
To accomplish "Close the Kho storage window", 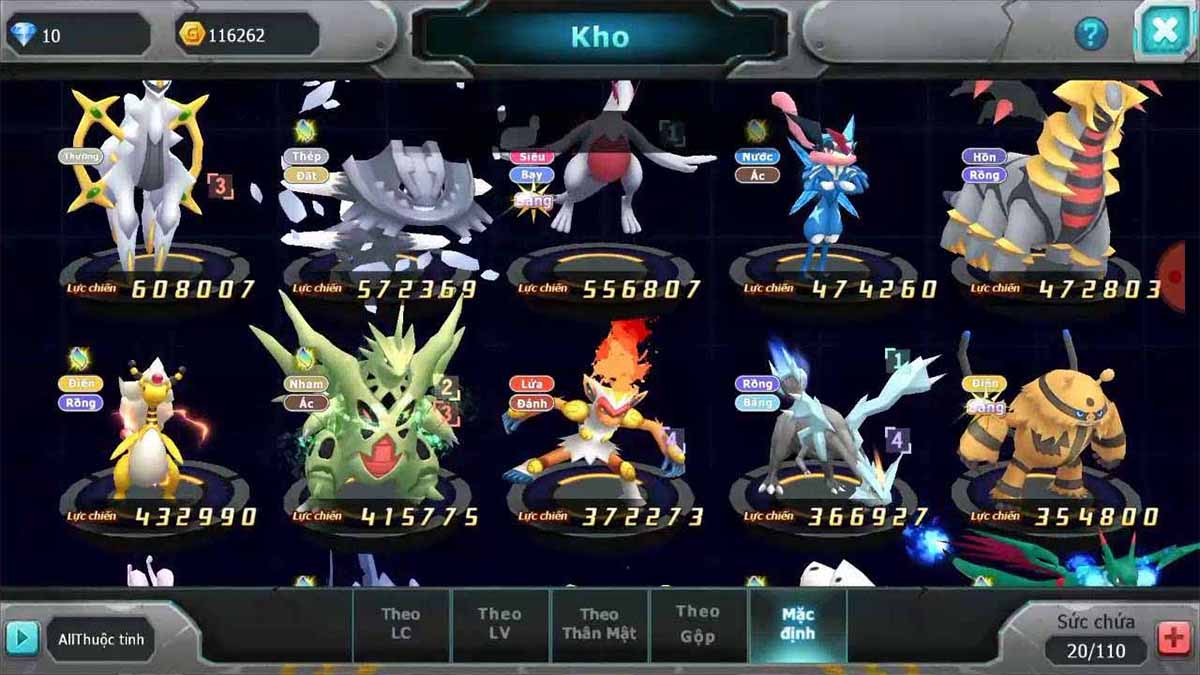I will pyautogui.click(x=1164, y=31).
